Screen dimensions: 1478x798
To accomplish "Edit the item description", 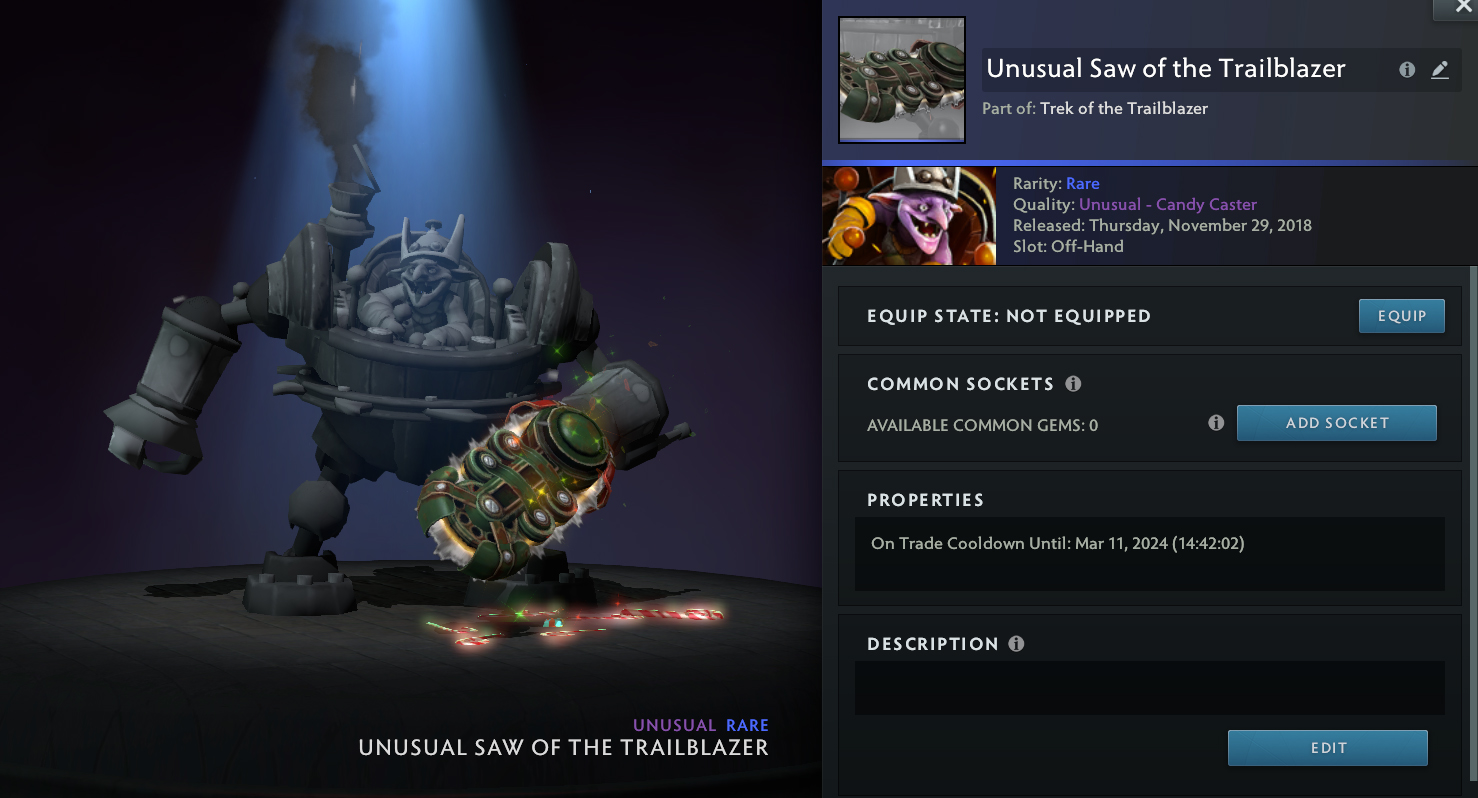I will pos(1327,748).
